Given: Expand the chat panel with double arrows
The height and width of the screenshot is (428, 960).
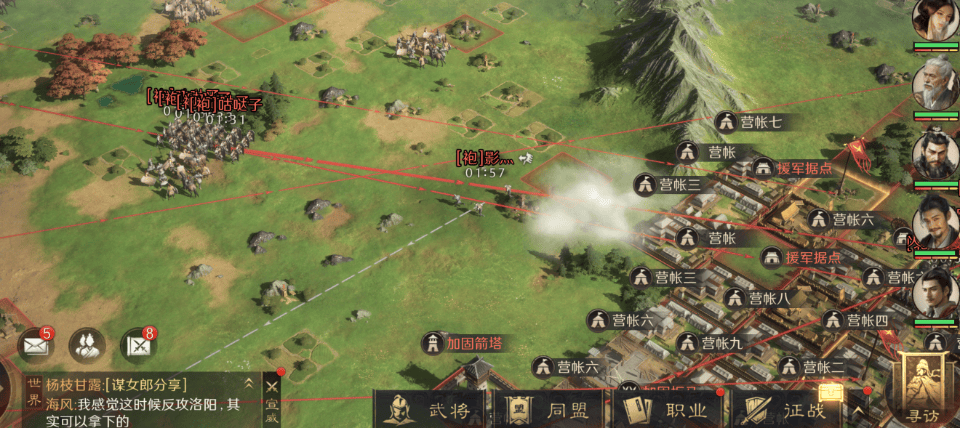Looking at the screenshot, I should click(x=248, y=384).
